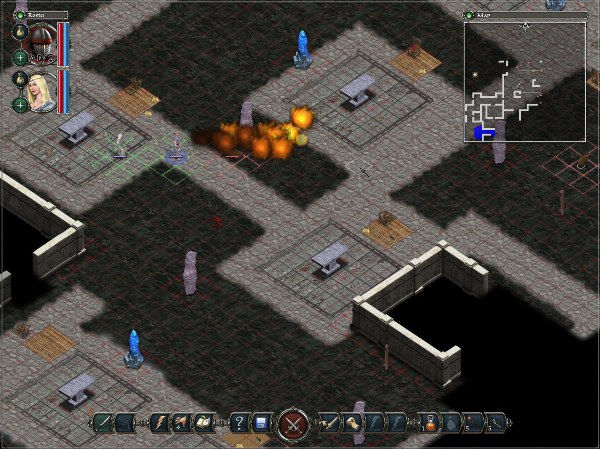This screenshot has height=449, width=600.
Task: Select the lightning bolt ability icon
Action: 159,423
